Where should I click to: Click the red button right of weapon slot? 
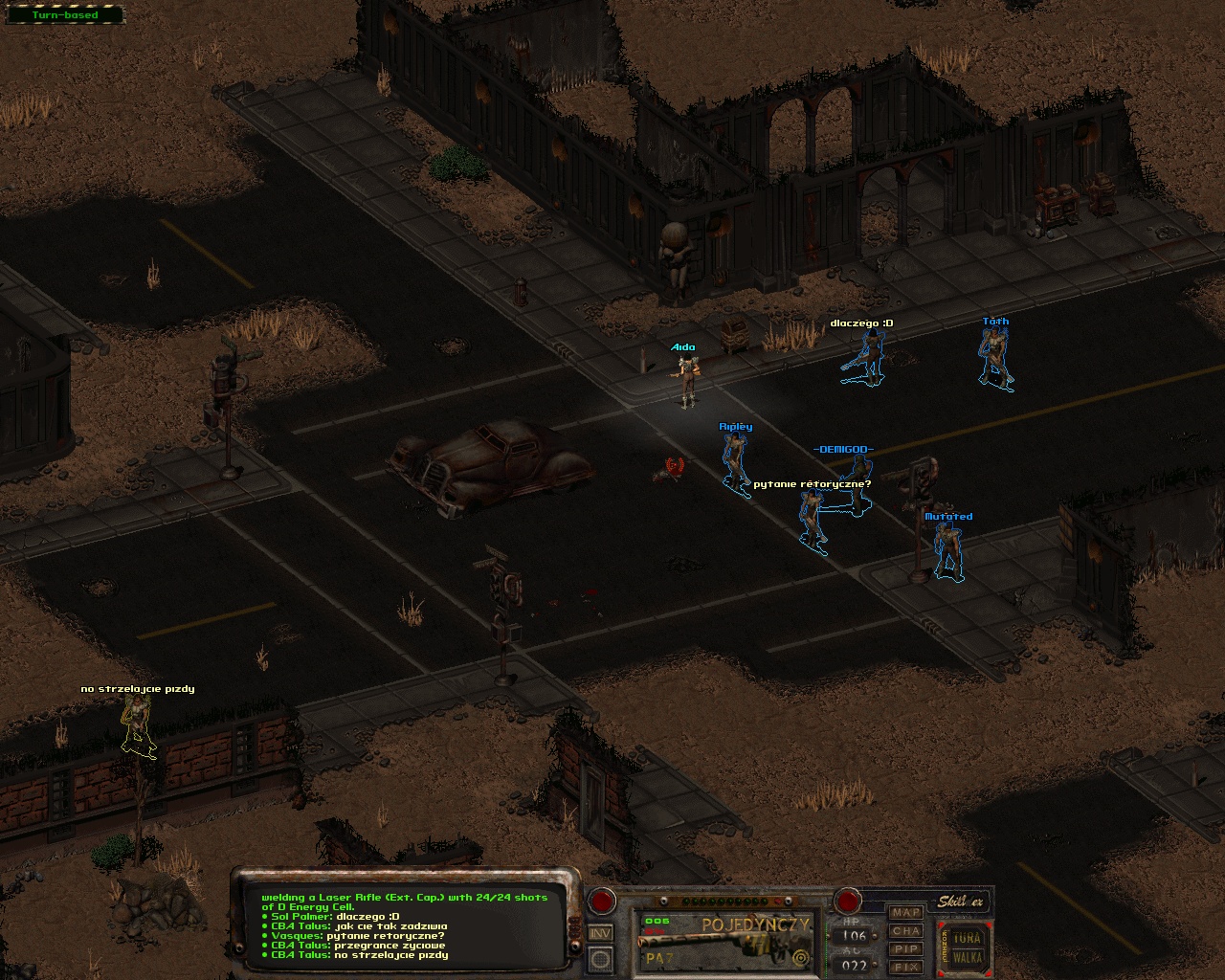(x=847, y=901)
